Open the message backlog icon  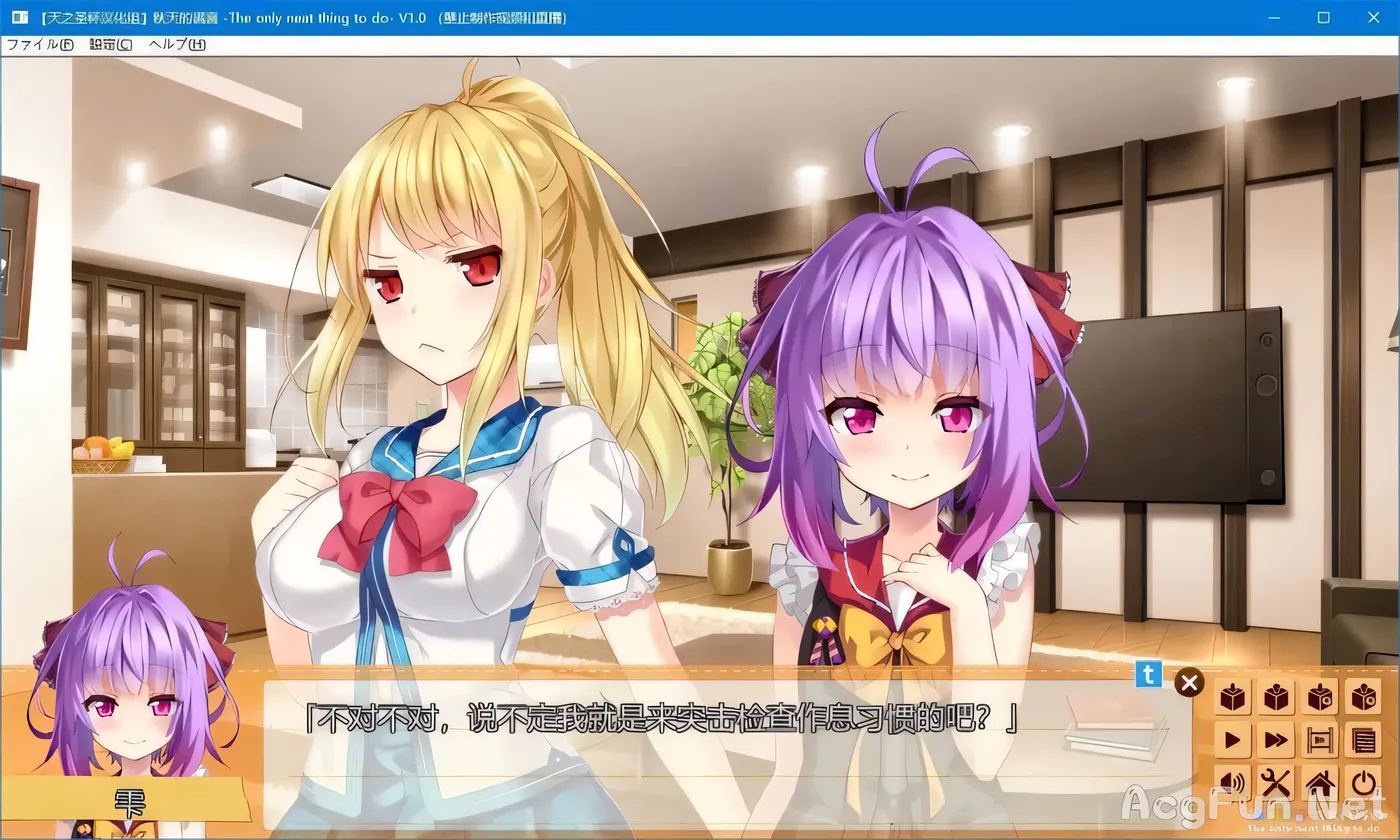pyautogui.click(x=1365, y=740)
